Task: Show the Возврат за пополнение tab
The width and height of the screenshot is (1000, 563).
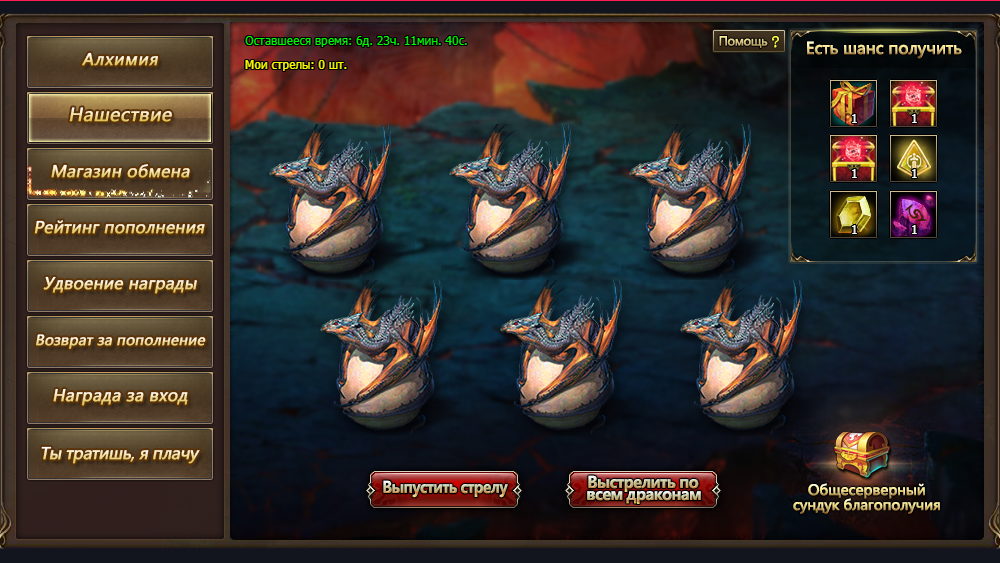Action: [x=120, y=341]
